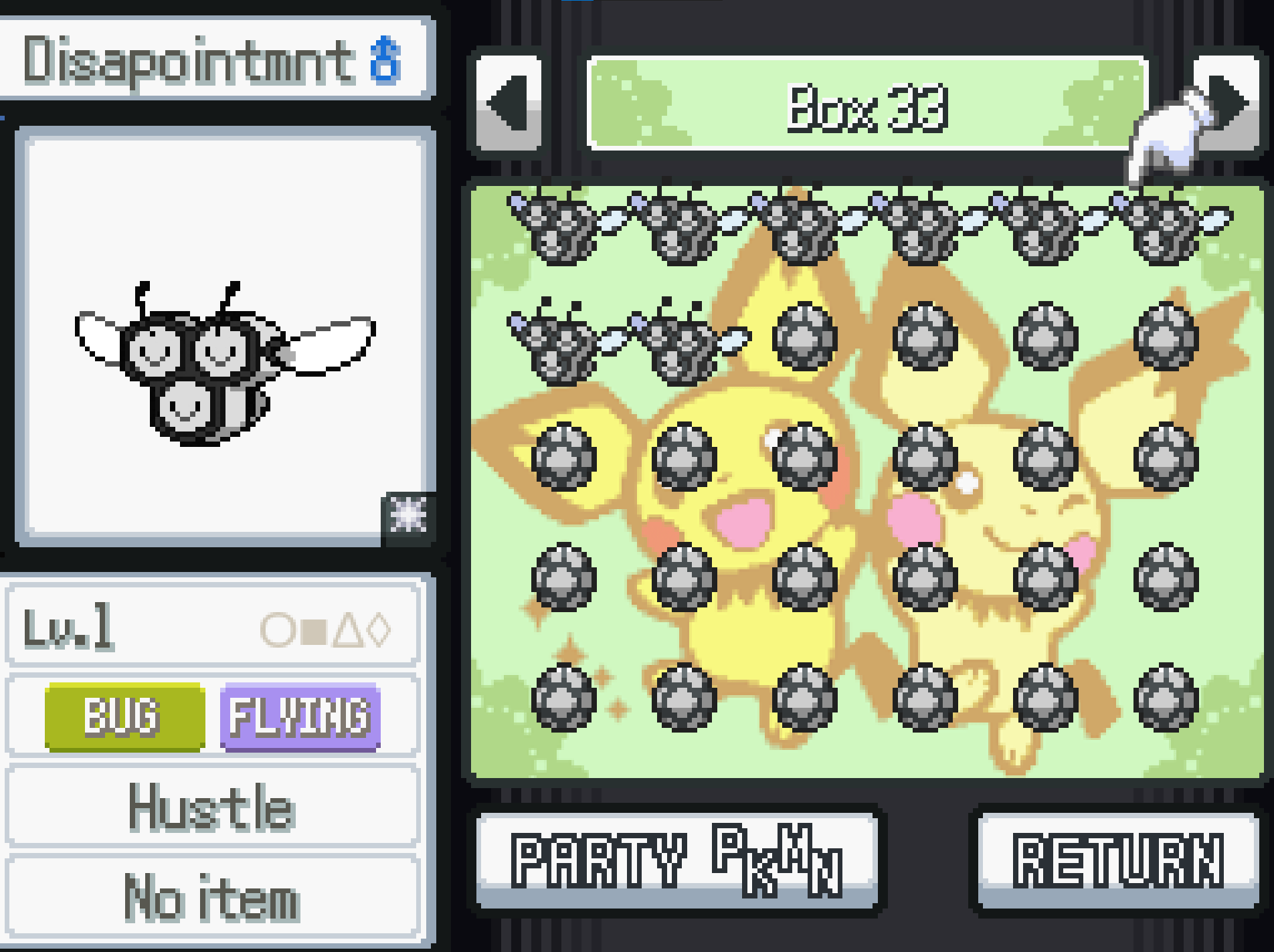Click the BUG type label
The height and width of the screenshot is (952, 1274).
122,718
